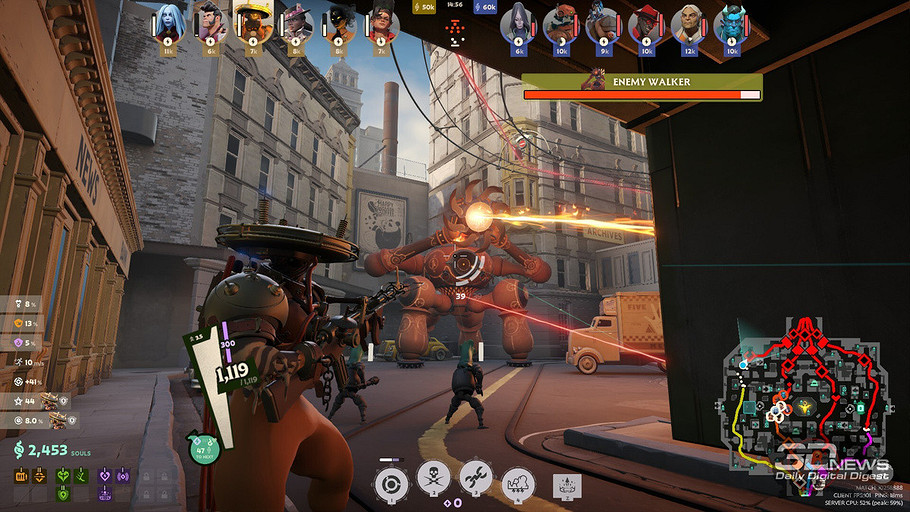
Task: Select the red-hatted enemy hero portrait
Action: coord(645,25)
